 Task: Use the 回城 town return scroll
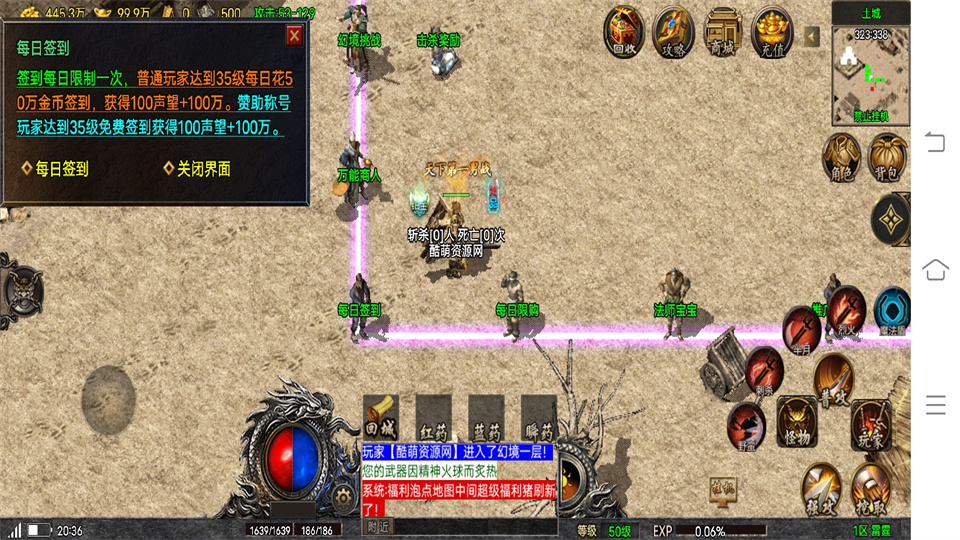(x=380, y=416)
